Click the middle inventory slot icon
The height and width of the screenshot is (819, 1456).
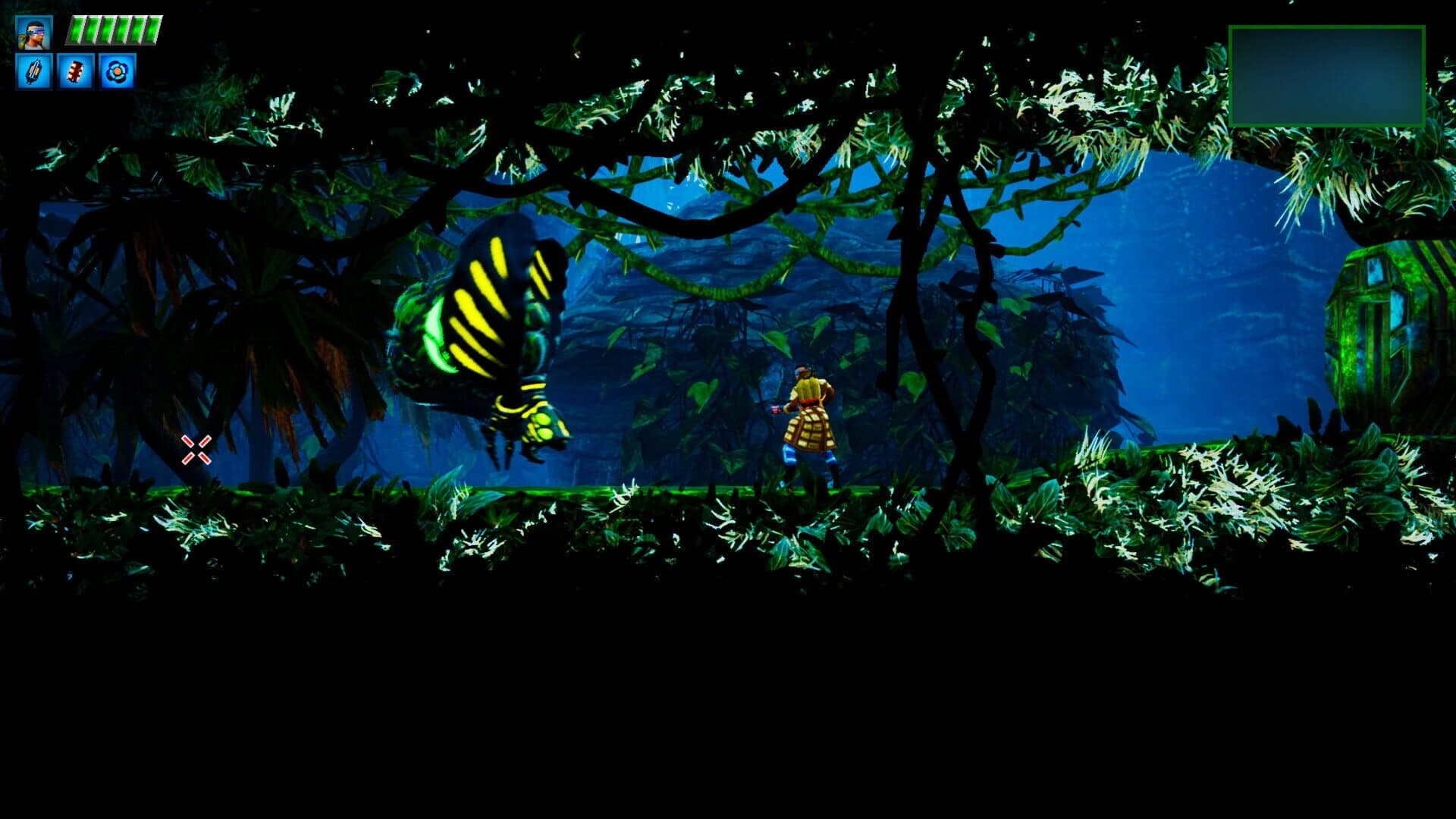point(74,73)
